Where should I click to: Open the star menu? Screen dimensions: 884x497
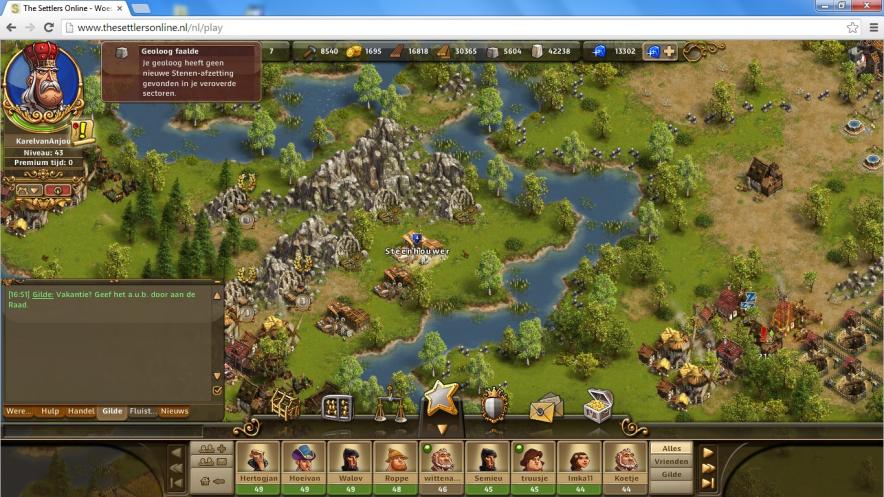[x=441, y=400]
